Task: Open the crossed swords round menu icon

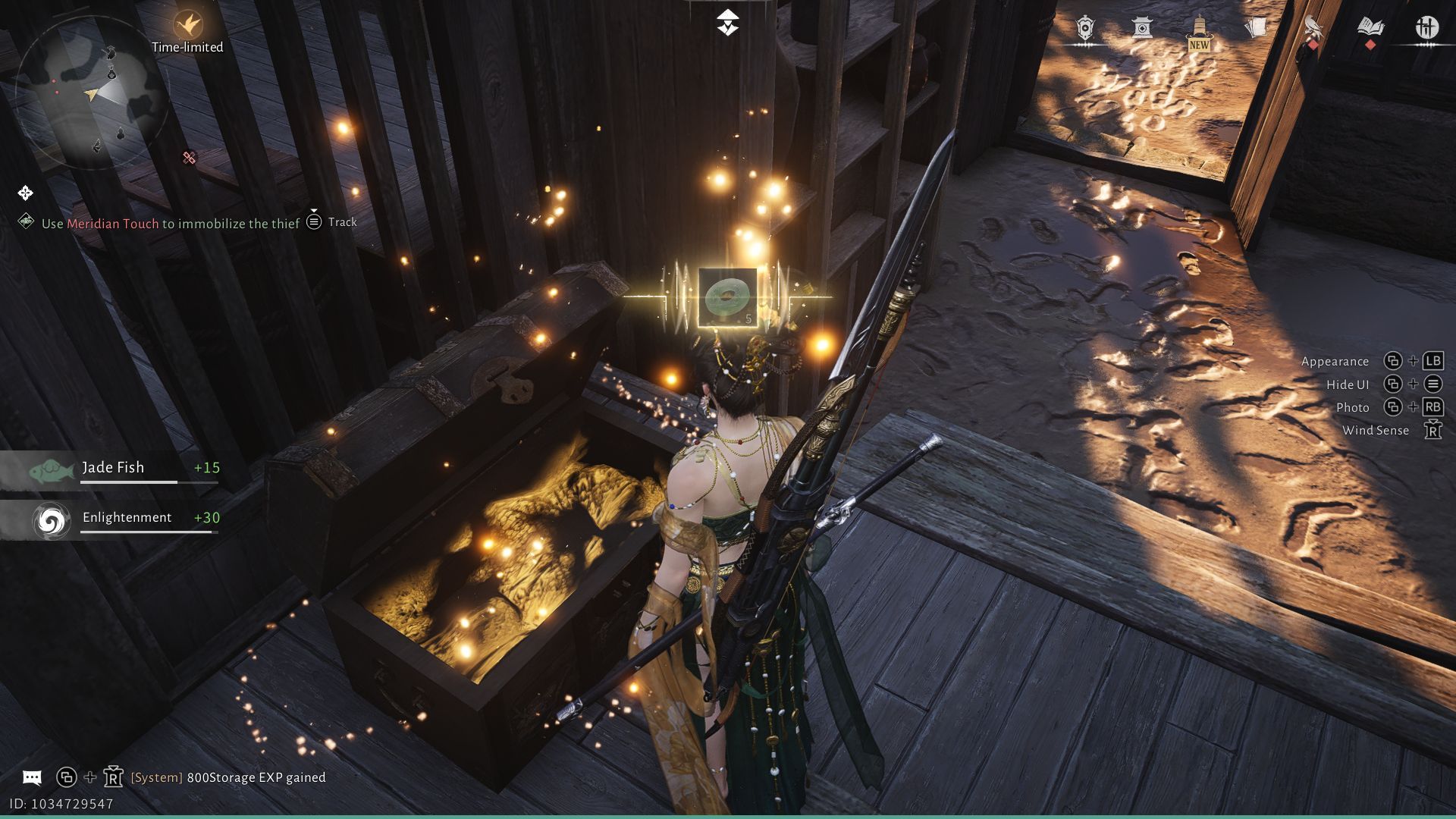Action: [1427, 29]
